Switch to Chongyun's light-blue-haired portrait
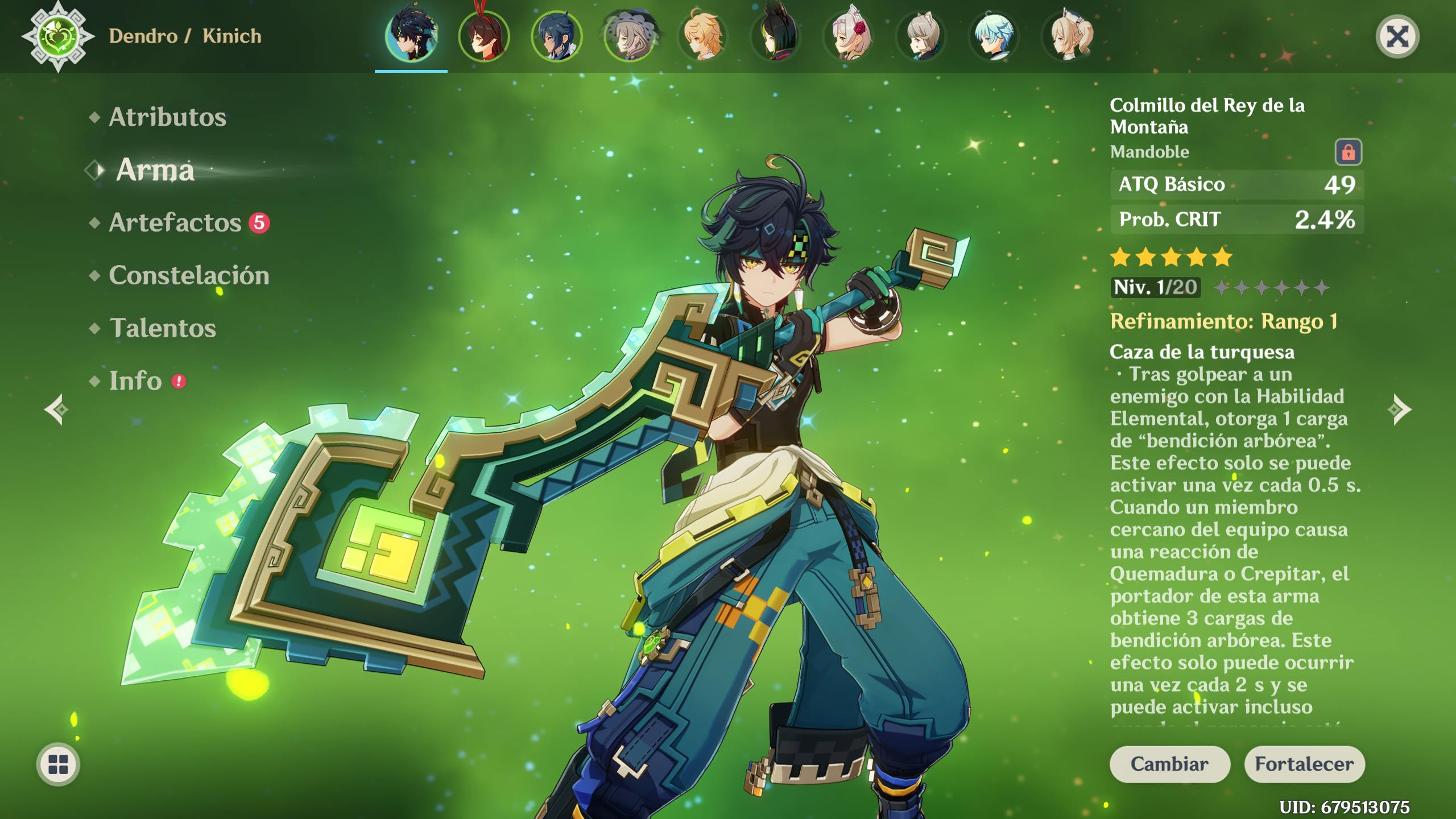 pyautogui.click(x=994, y=36)
